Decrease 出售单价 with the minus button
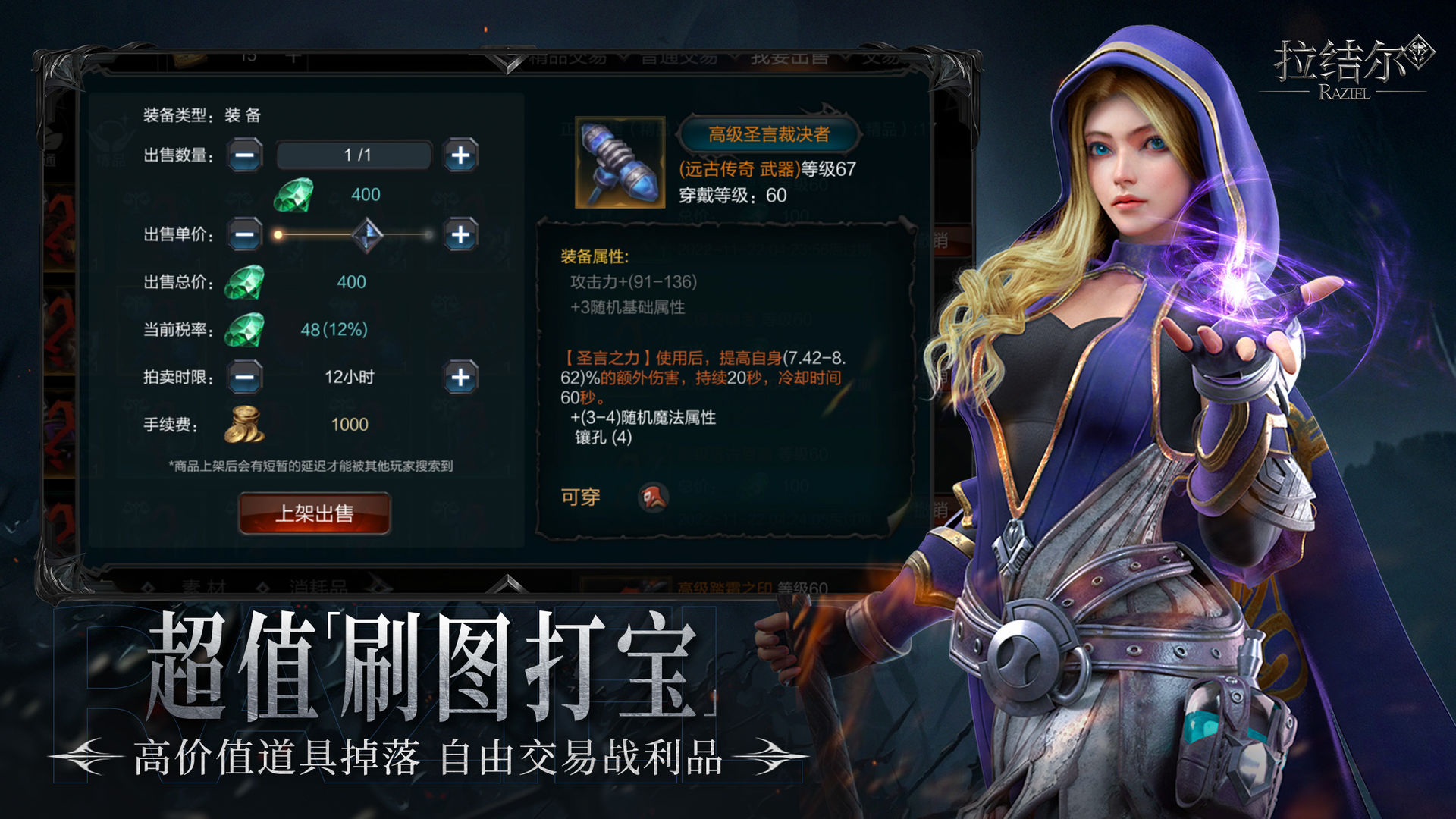 (x=244, y=234)
